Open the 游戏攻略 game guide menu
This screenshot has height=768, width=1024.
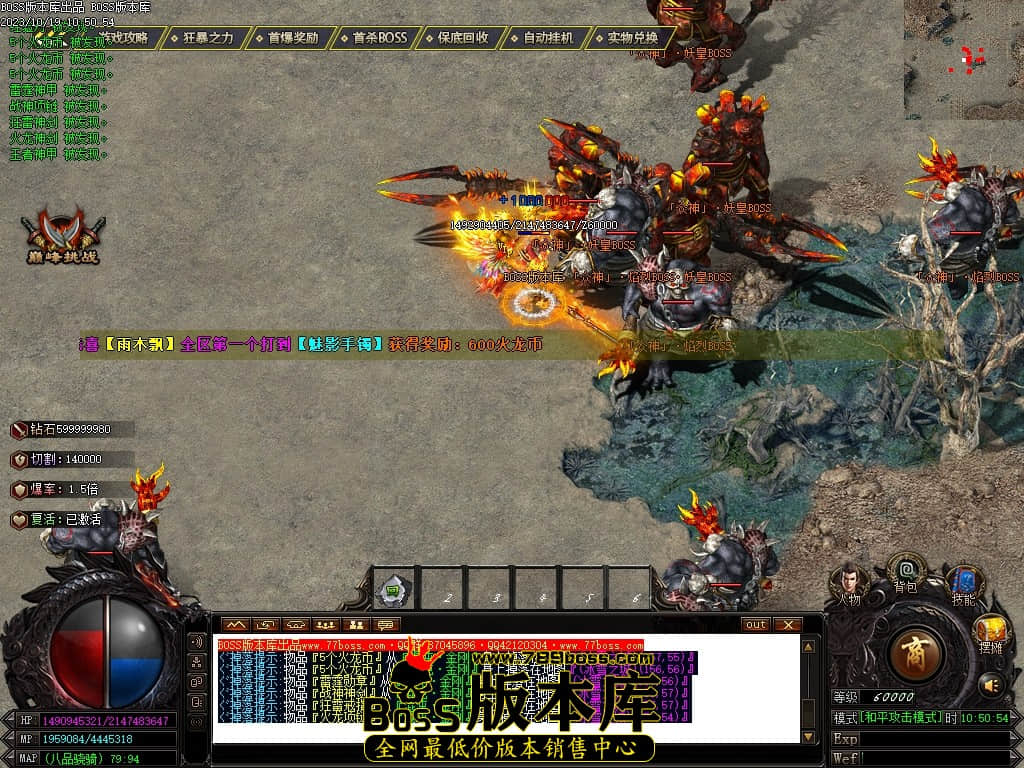click(122, 38)
